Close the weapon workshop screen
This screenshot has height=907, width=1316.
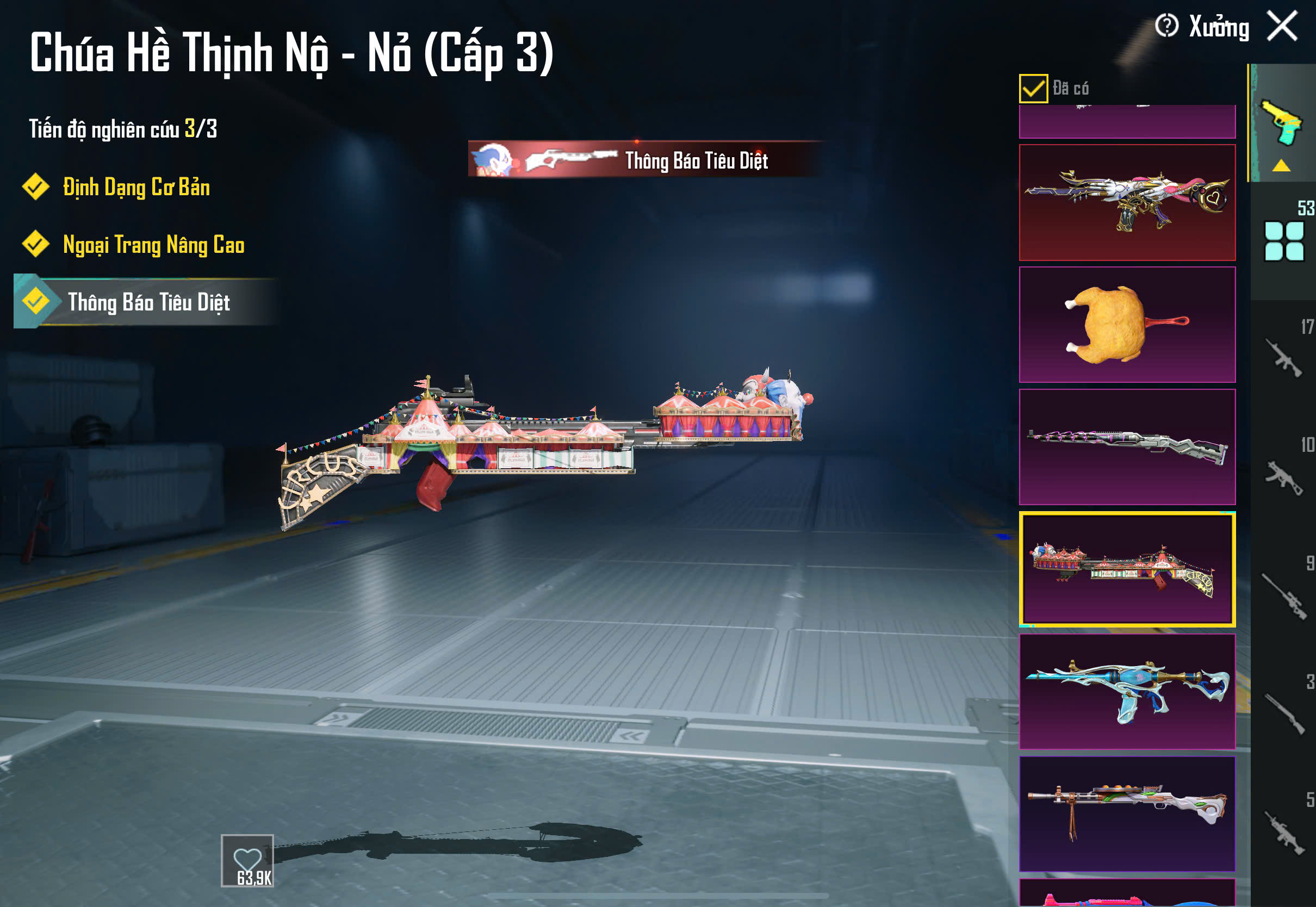point(1282,26)
